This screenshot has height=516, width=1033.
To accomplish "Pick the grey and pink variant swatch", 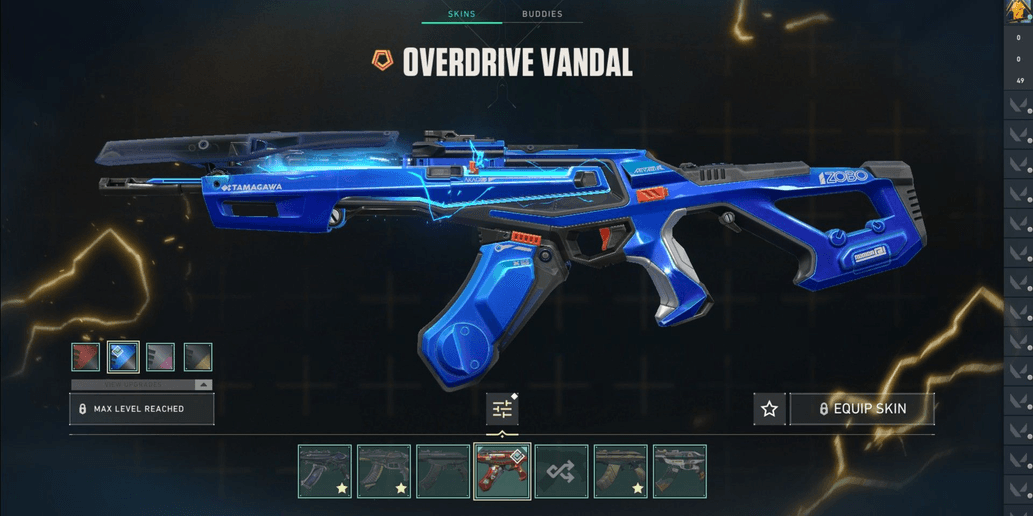I will (160, 357).
